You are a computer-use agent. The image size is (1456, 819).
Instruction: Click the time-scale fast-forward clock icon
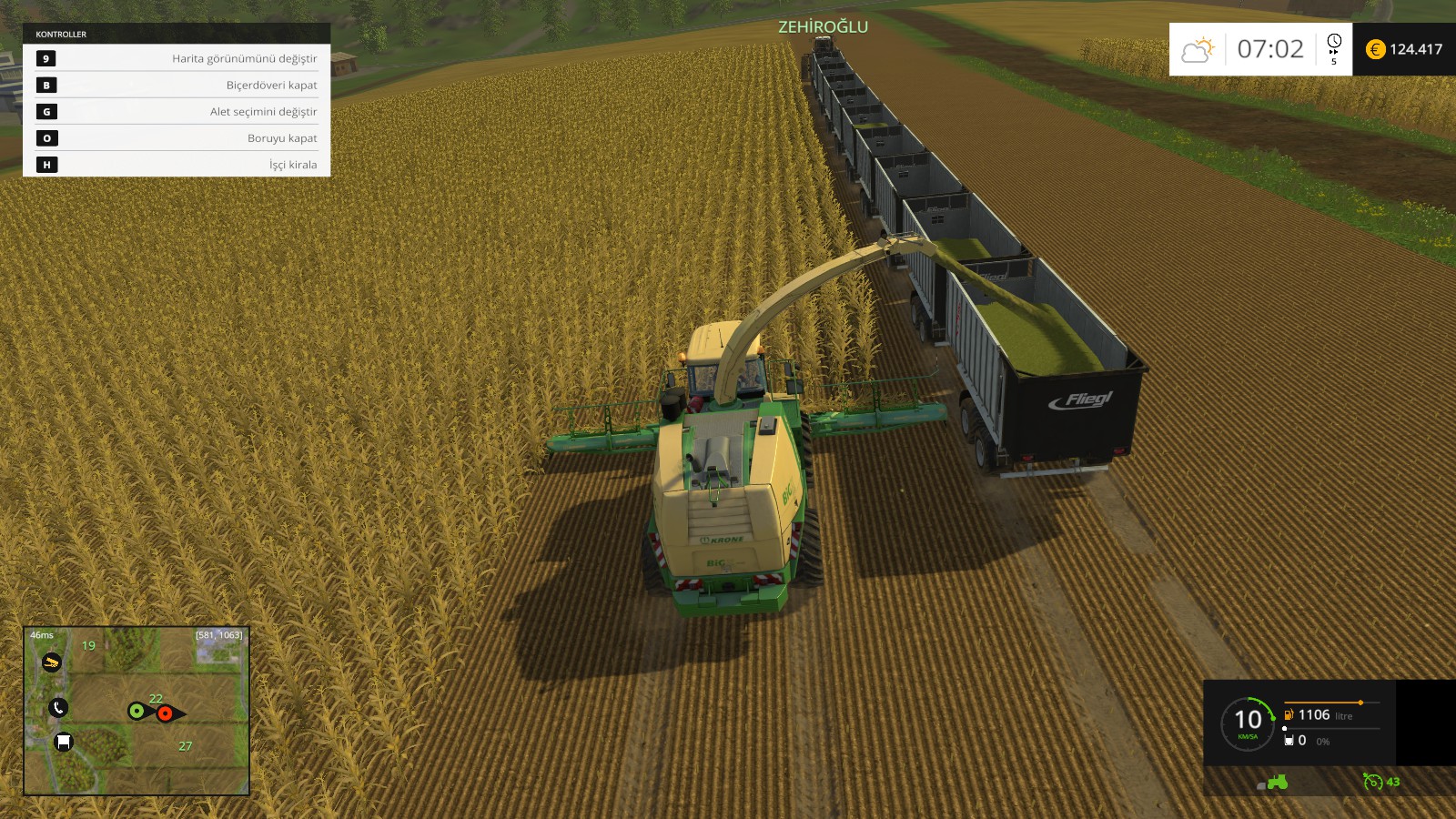(1334, 47)
